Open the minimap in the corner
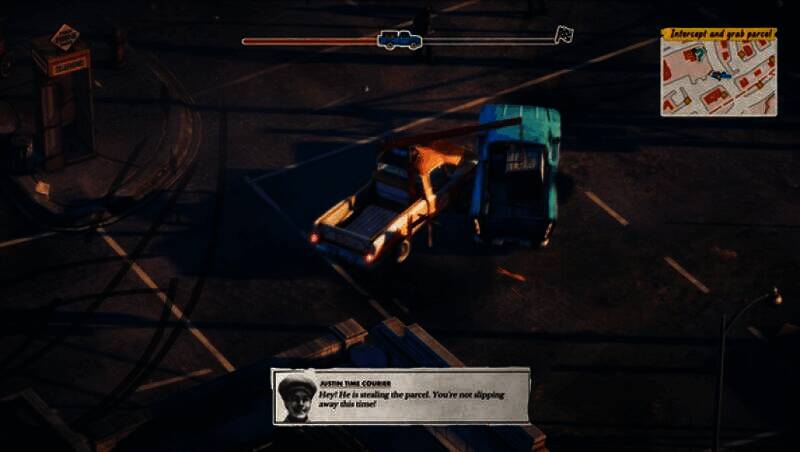Image resolution: width=800 pixels, height=452 pixels. pos(719,78)
